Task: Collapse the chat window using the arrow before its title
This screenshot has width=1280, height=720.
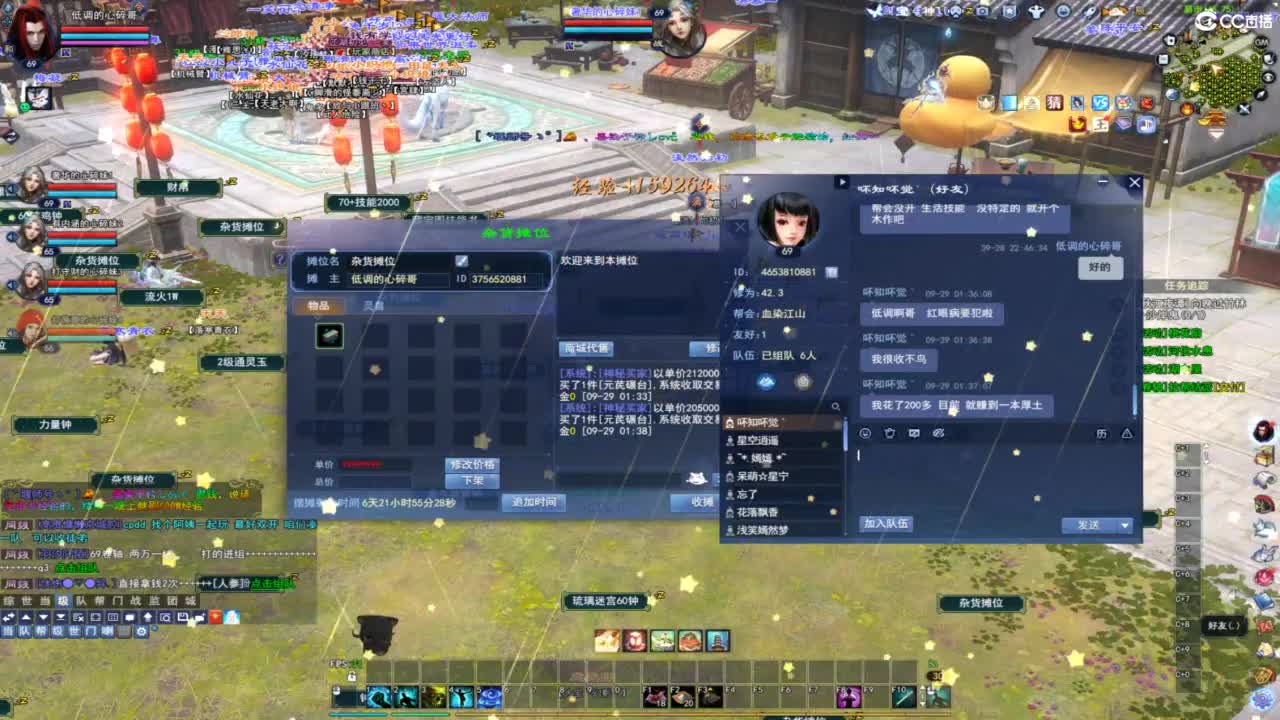Action: 841,183
